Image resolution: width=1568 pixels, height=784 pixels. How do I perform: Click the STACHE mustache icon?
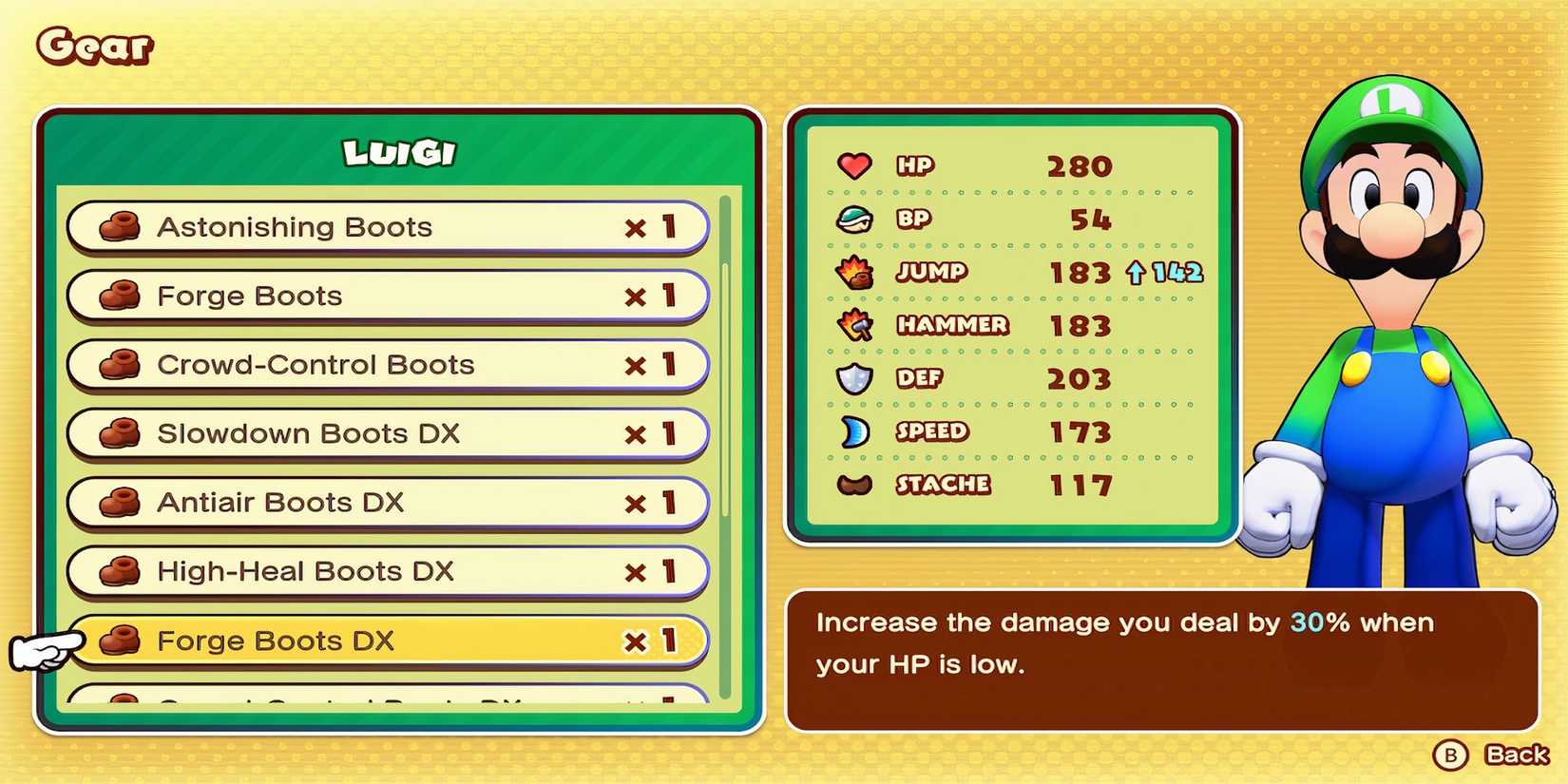coord(854,485)
